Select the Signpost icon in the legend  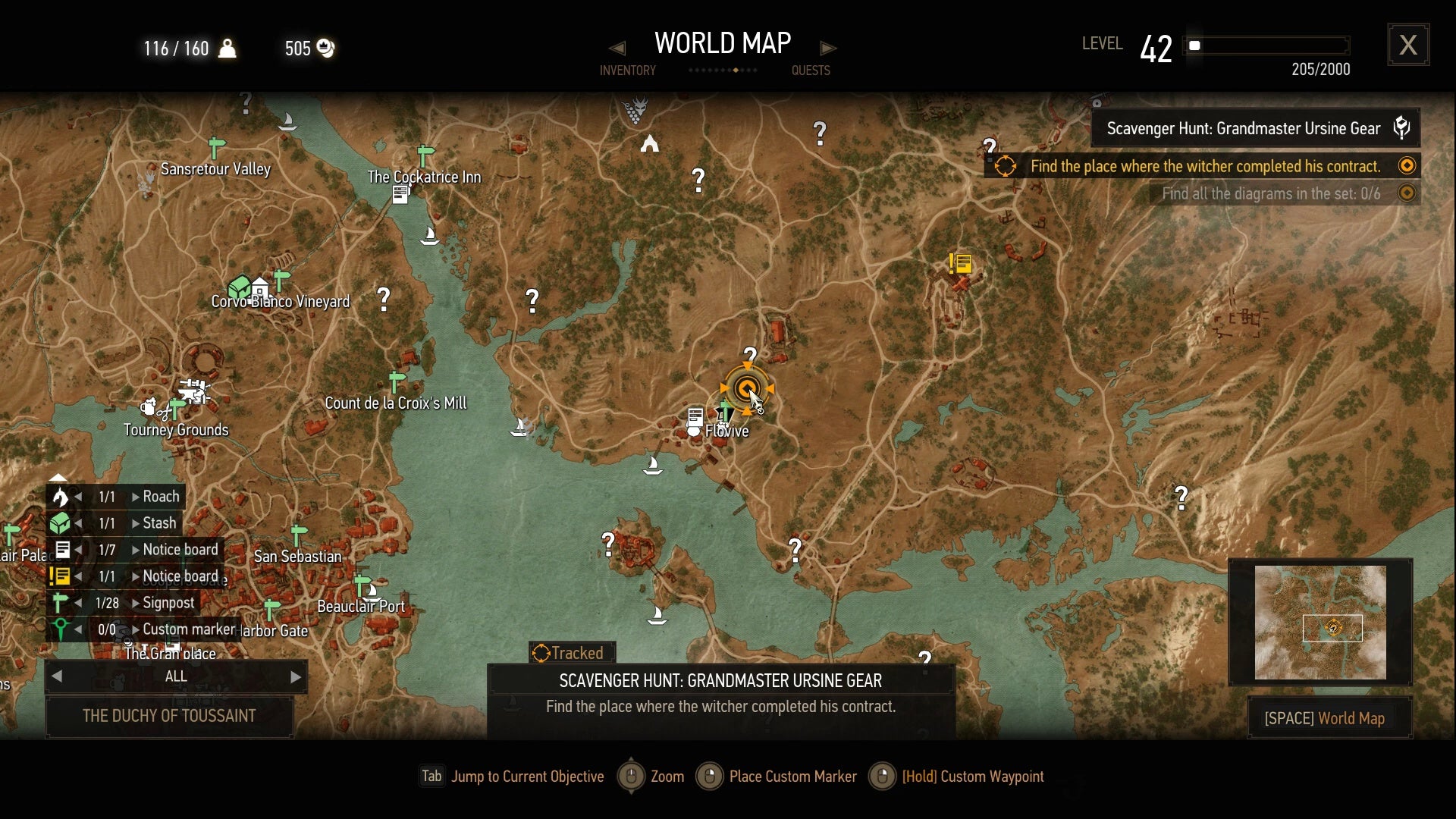[62, 603]
